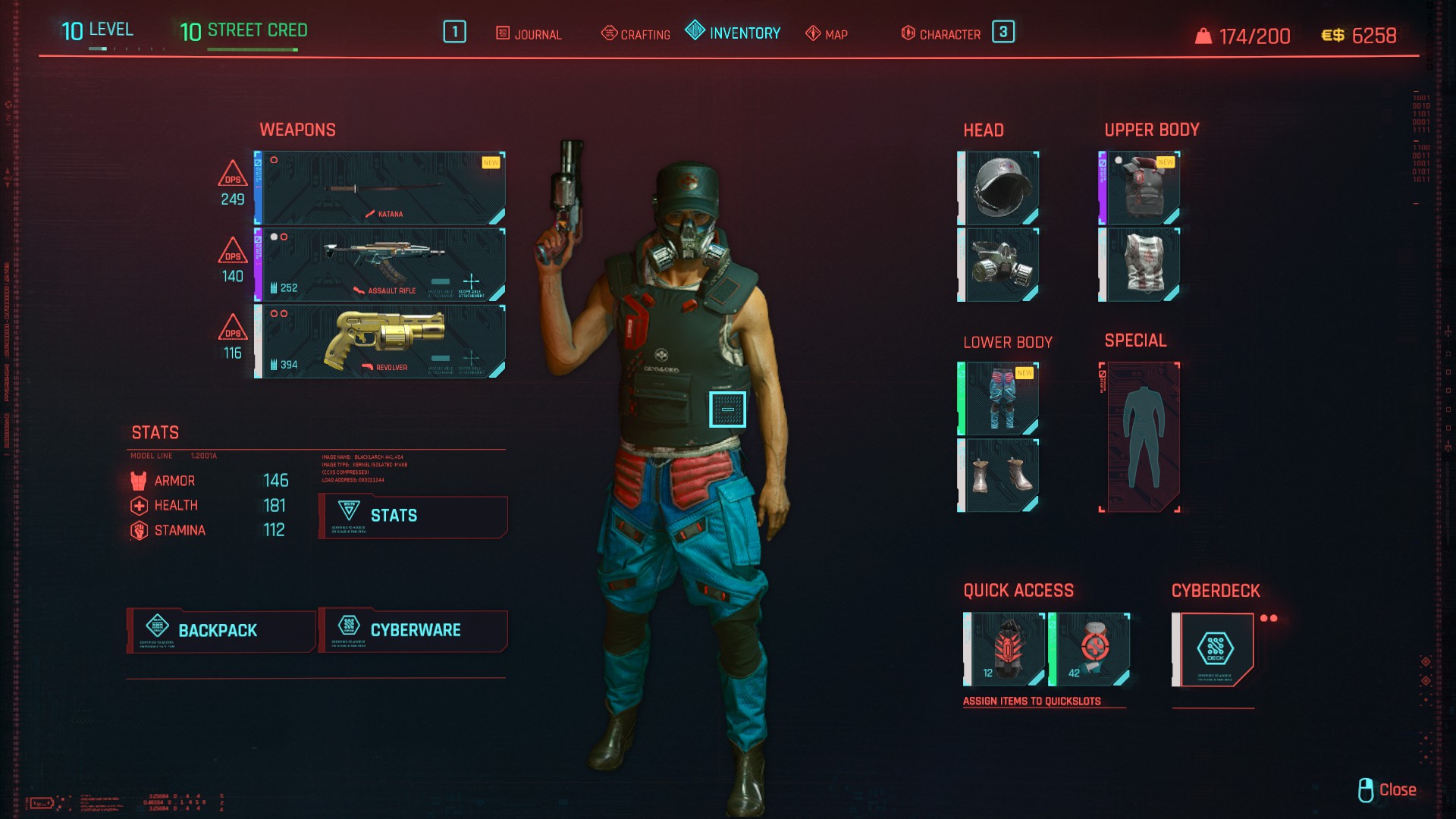Select the blue cargo pants slot

click(x=999, y=399)
